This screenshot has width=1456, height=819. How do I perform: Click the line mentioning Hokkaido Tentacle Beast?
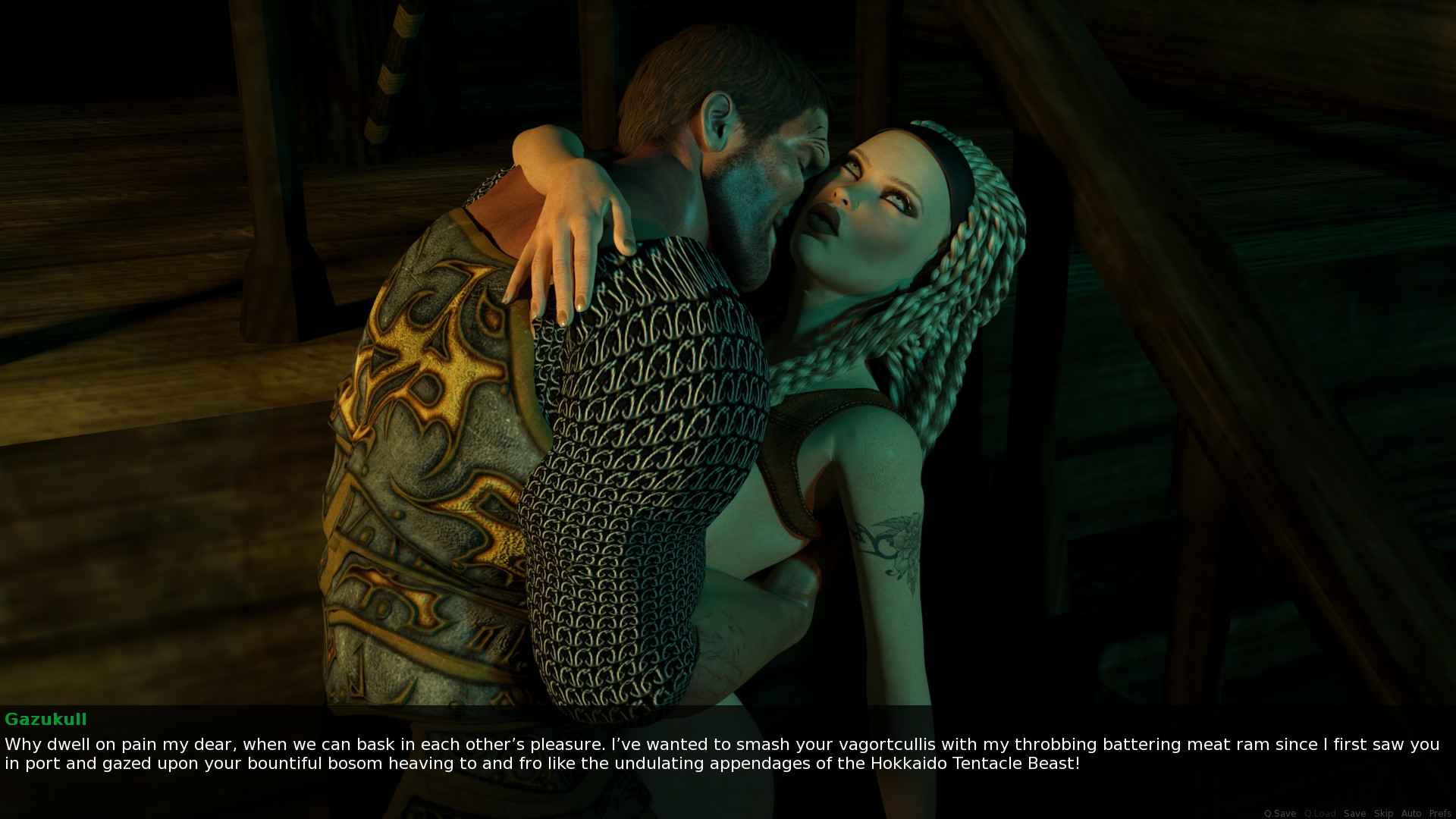coord(978,765)
